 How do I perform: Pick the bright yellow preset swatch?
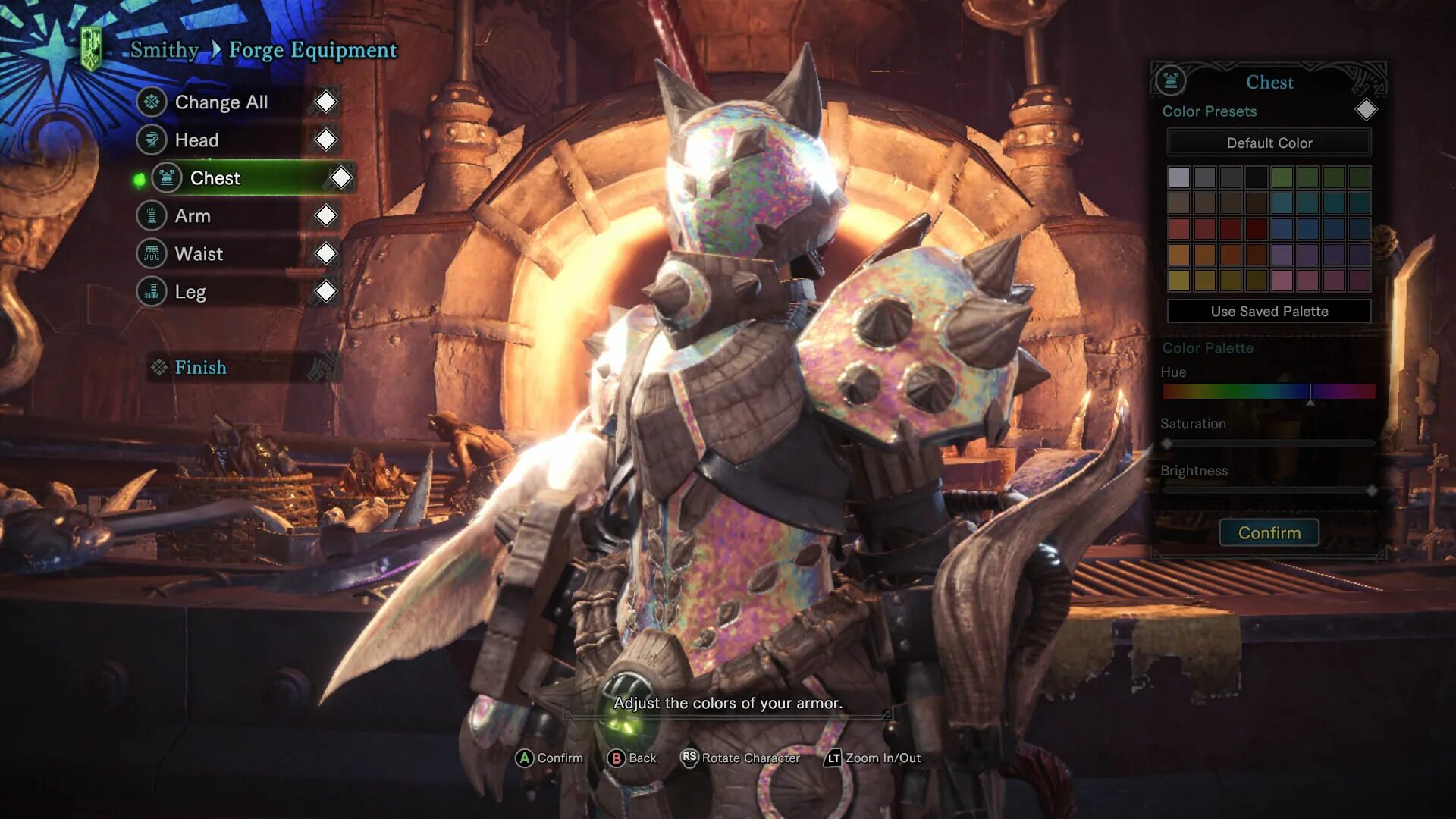click(1178, 281)
